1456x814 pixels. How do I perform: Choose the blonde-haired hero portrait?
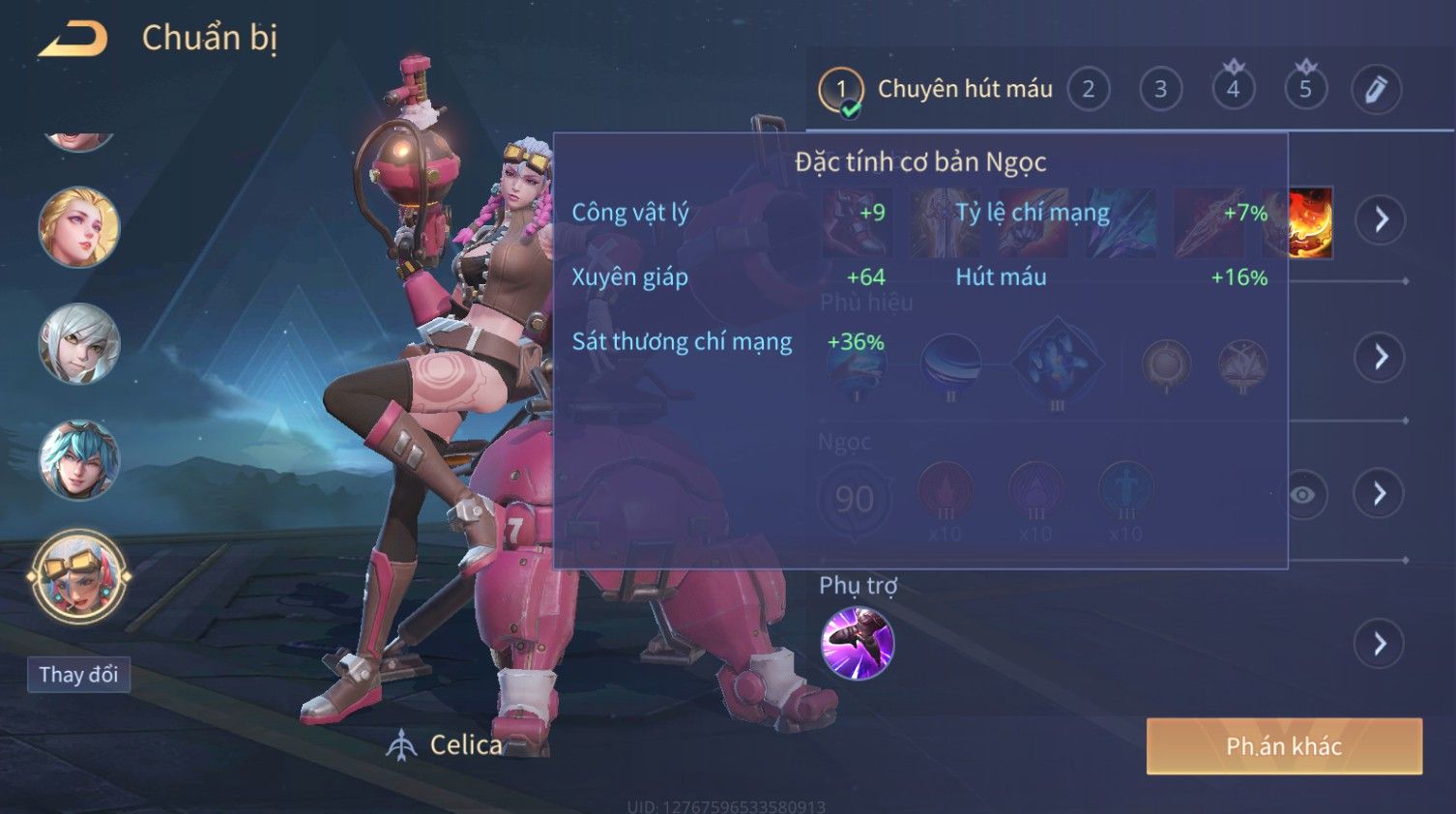(79, 227)
